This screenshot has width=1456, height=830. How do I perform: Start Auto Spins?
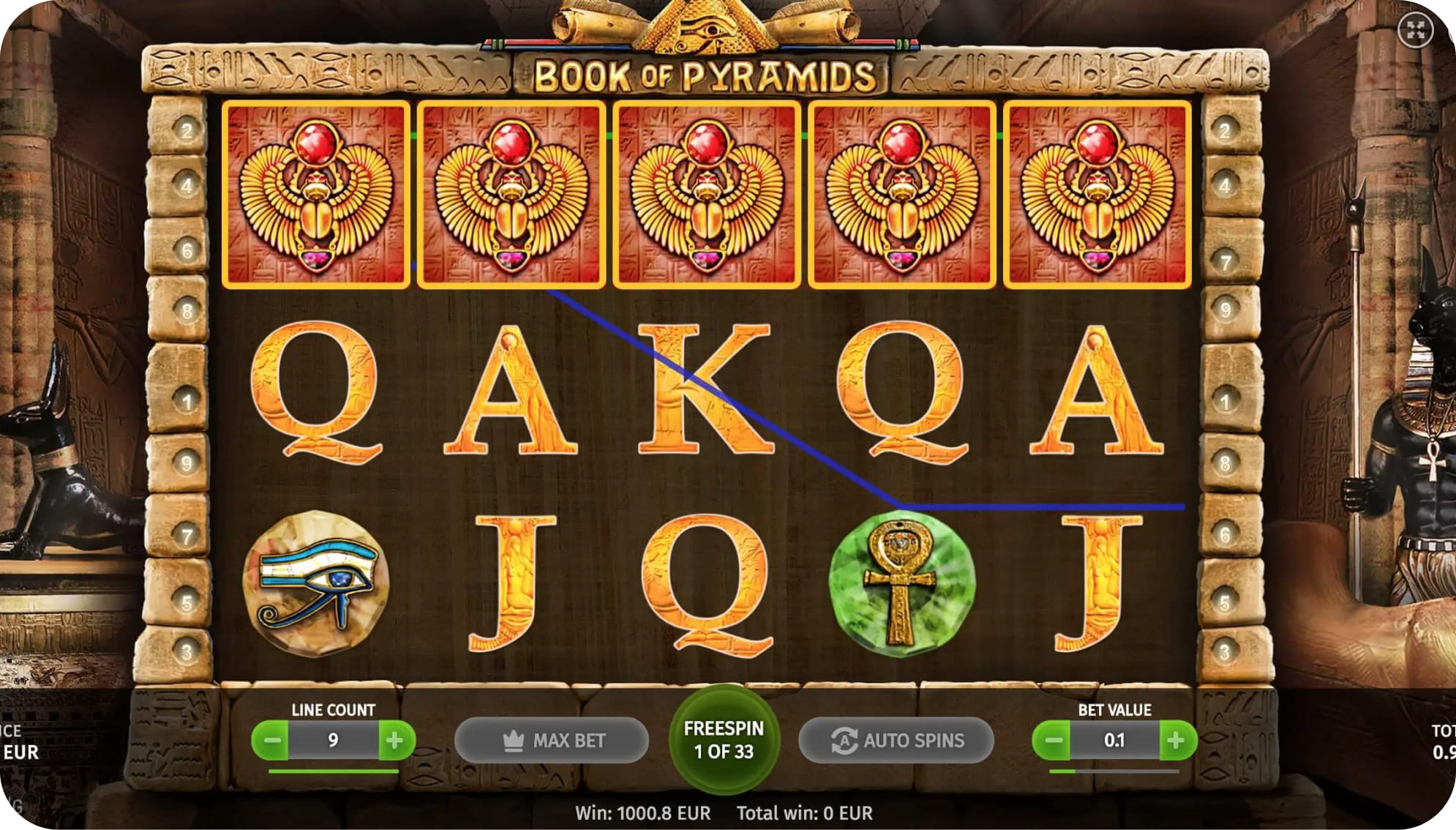coord(896,741)
